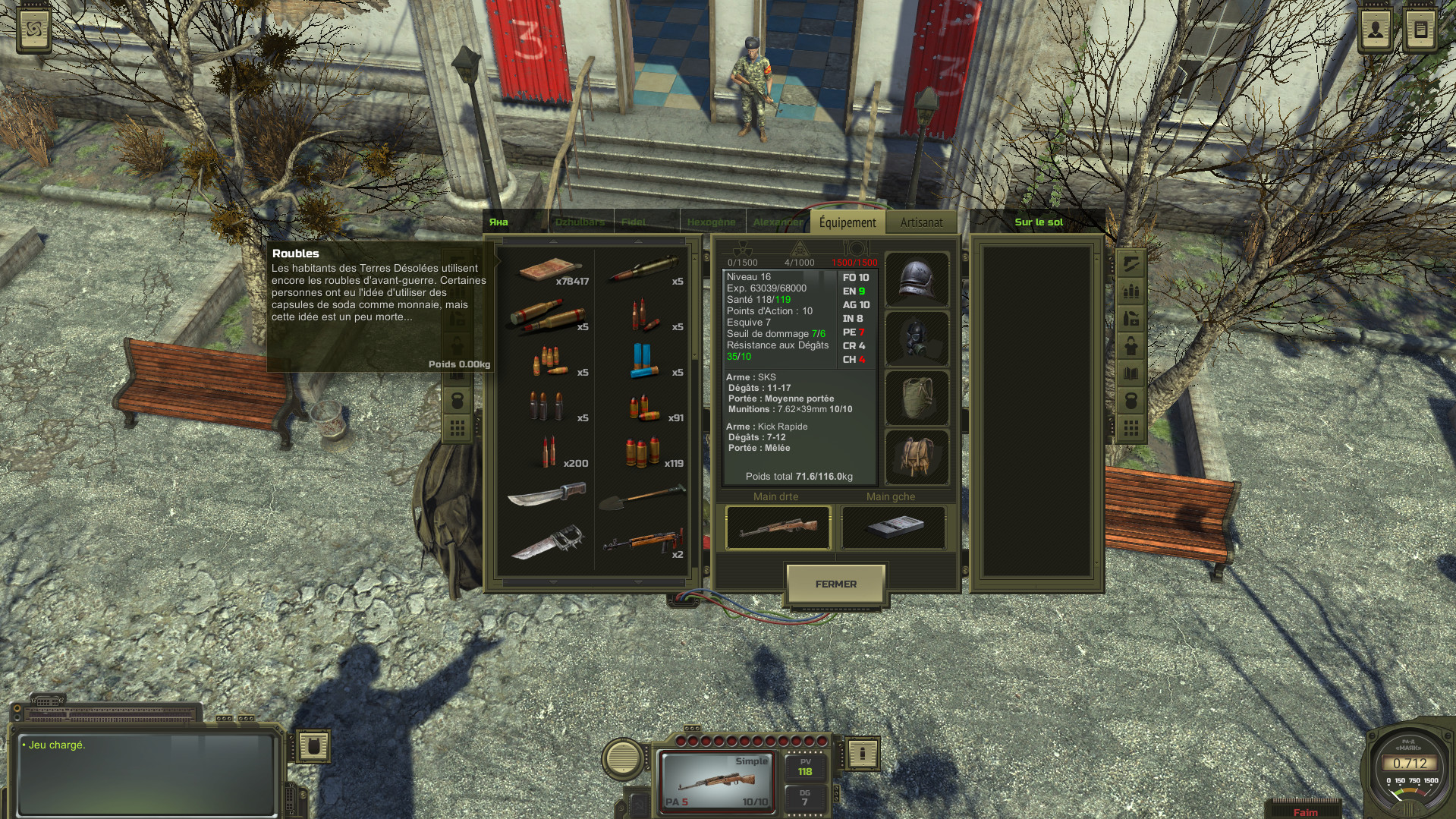
Task: Click the equipped steel helmet slot
Action: pos(917,279)
